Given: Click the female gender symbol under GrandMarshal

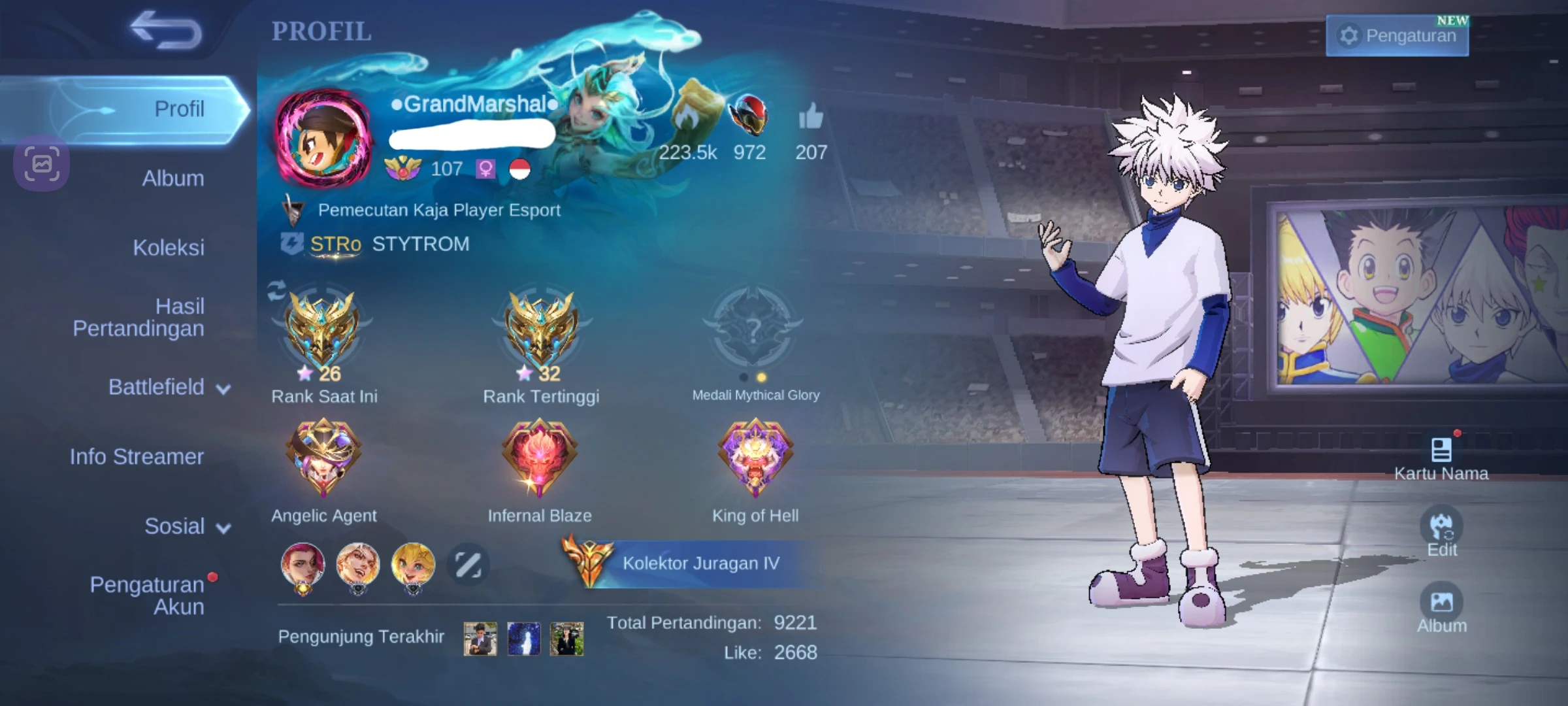Looking at the screenshot, I should [x=485, y=169].
